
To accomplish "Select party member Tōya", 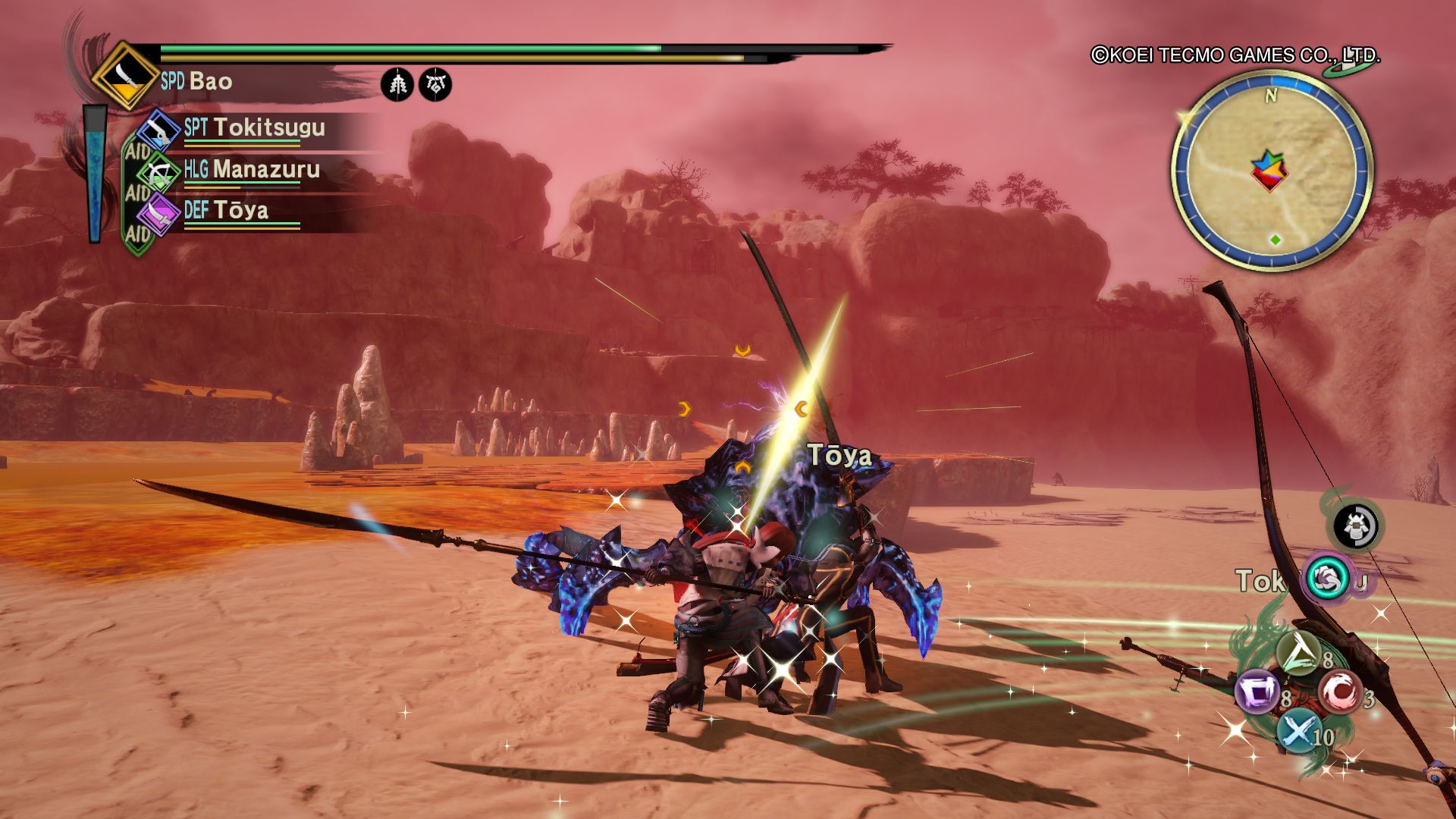I will click(x=240, y=210).
